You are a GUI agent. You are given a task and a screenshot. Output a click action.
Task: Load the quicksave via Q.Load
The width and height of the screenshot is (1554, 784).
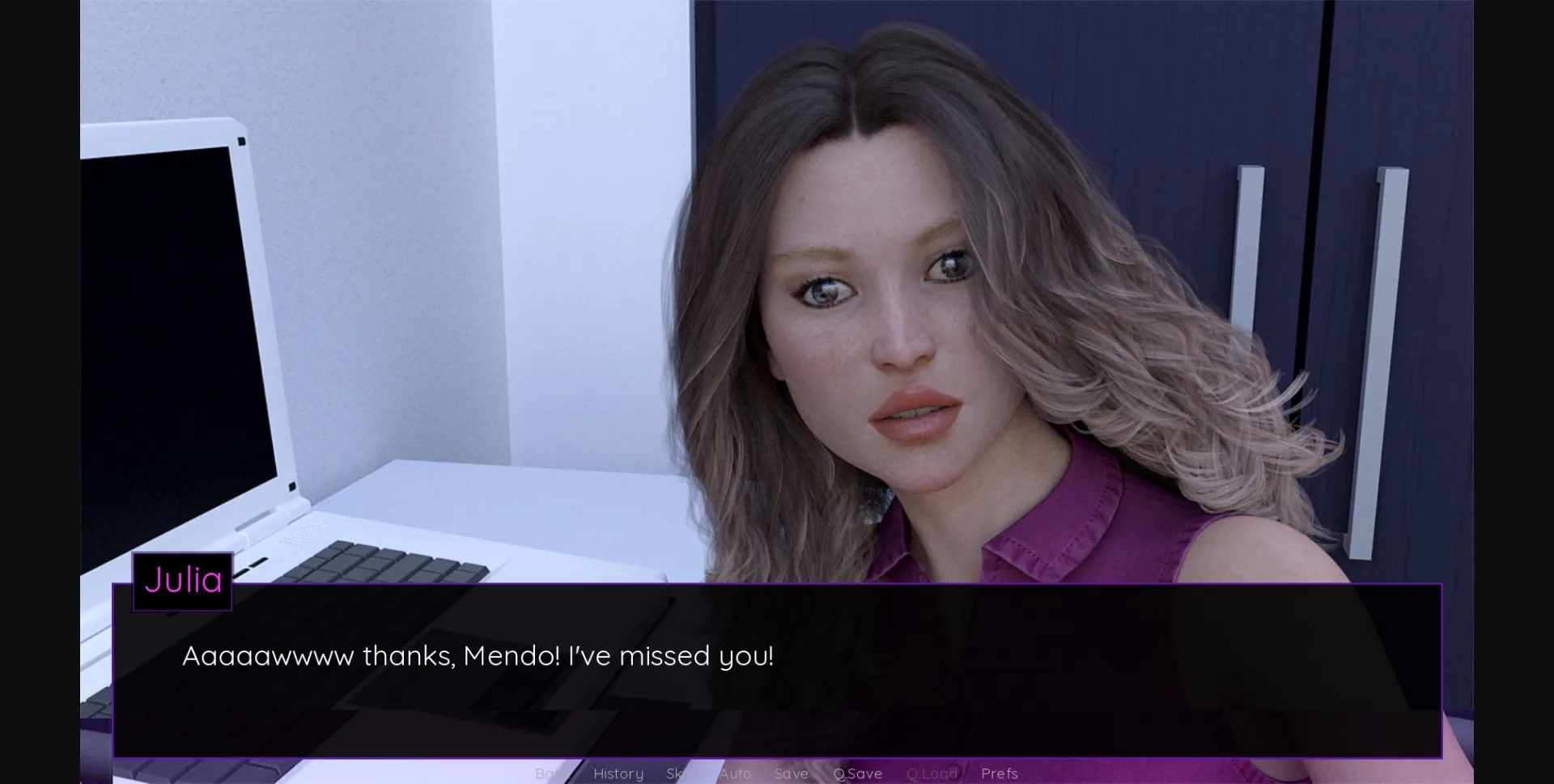point(932,773)
